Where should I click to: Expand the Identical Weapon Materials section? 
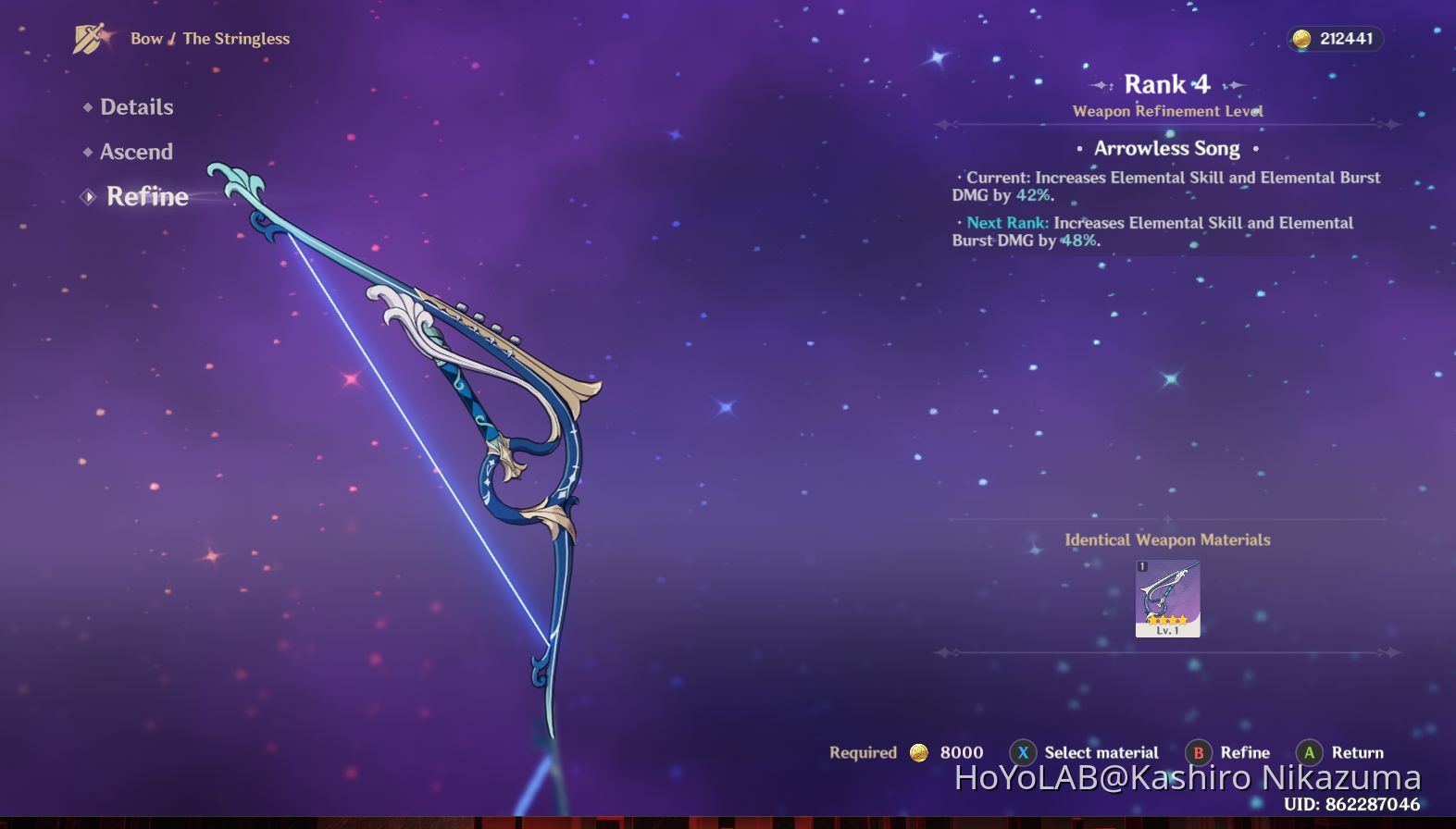1169,539
